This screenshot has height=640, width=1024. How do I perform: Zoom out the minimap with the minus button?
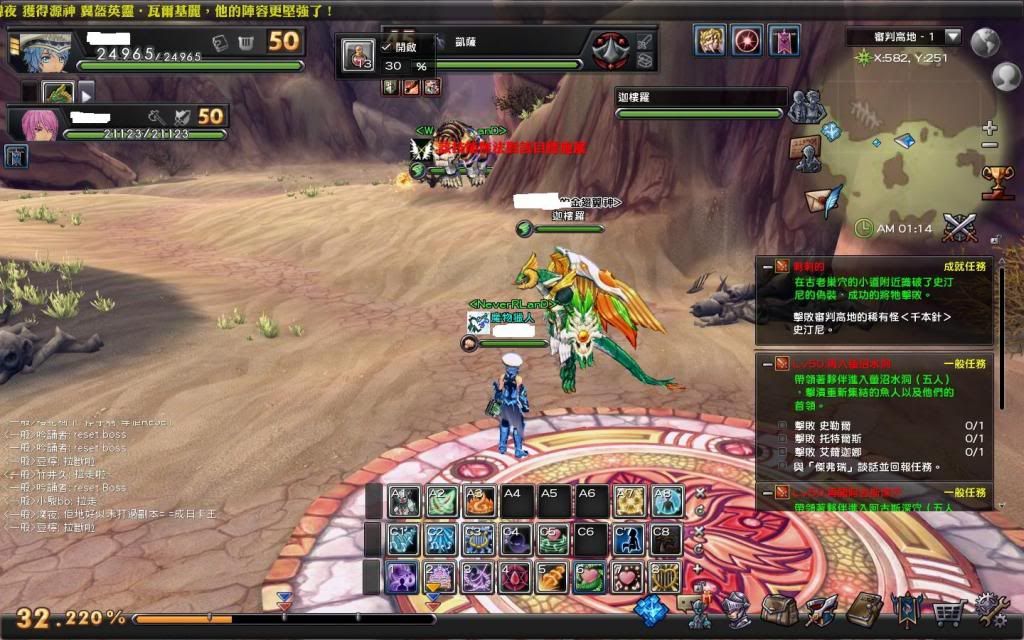point(989,145)
